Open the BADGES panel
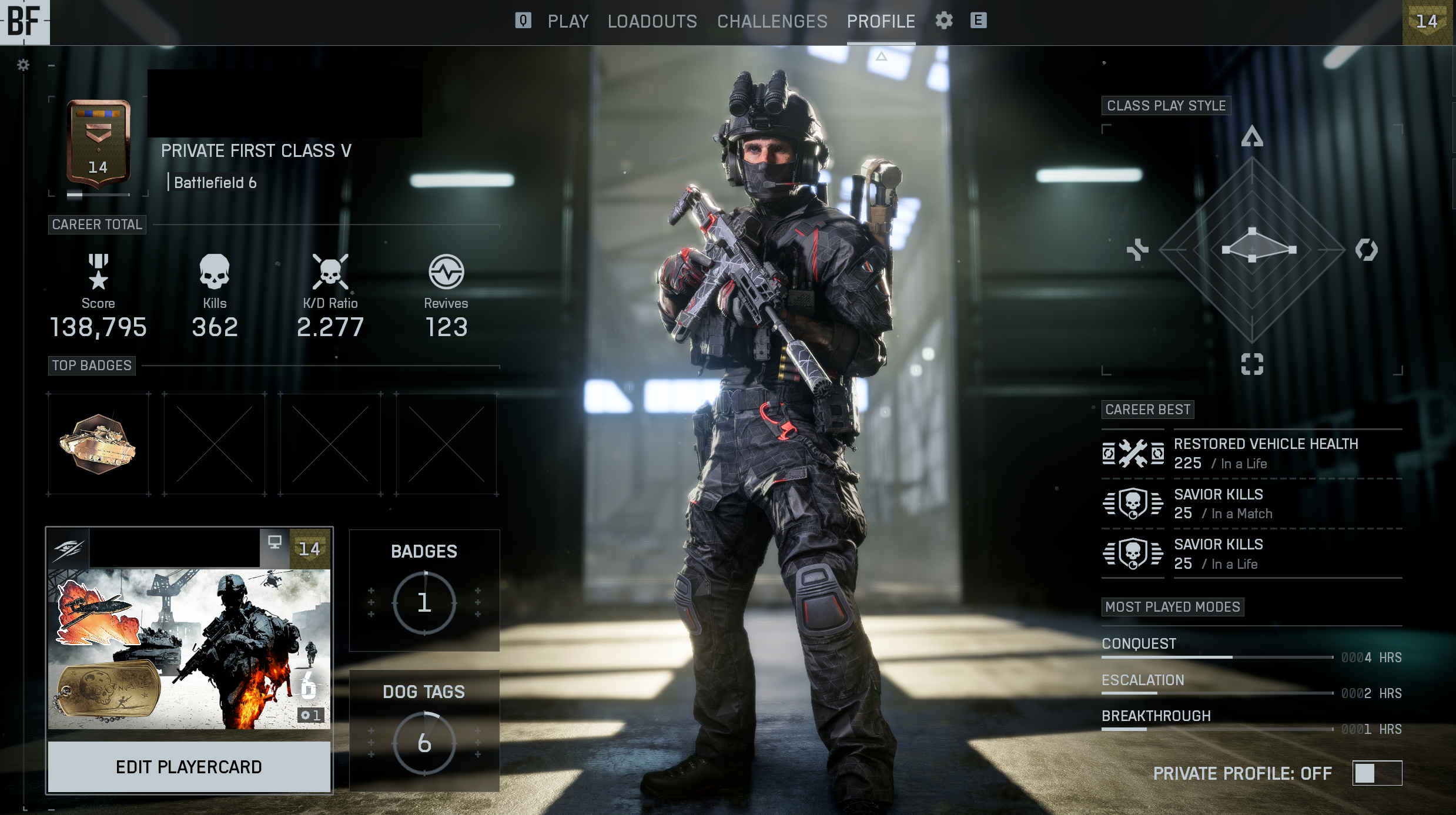This screenshot has width=1456, height=815. pyautogui.click(x=424, y=590)
